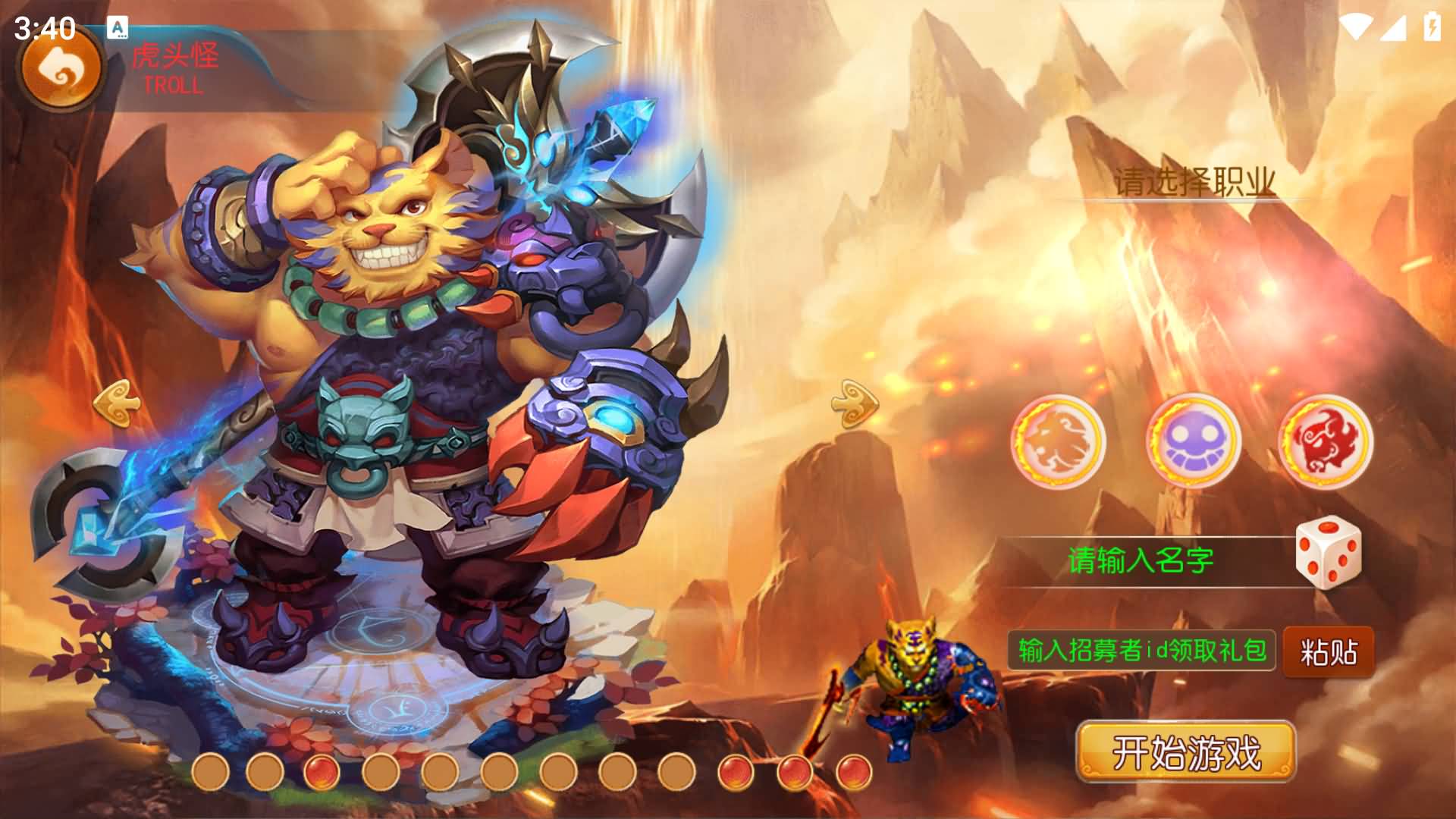The height and width of the screenshot is (819, 1456).
Task: Show the next character with right arrow
Action: click(855, 401)
